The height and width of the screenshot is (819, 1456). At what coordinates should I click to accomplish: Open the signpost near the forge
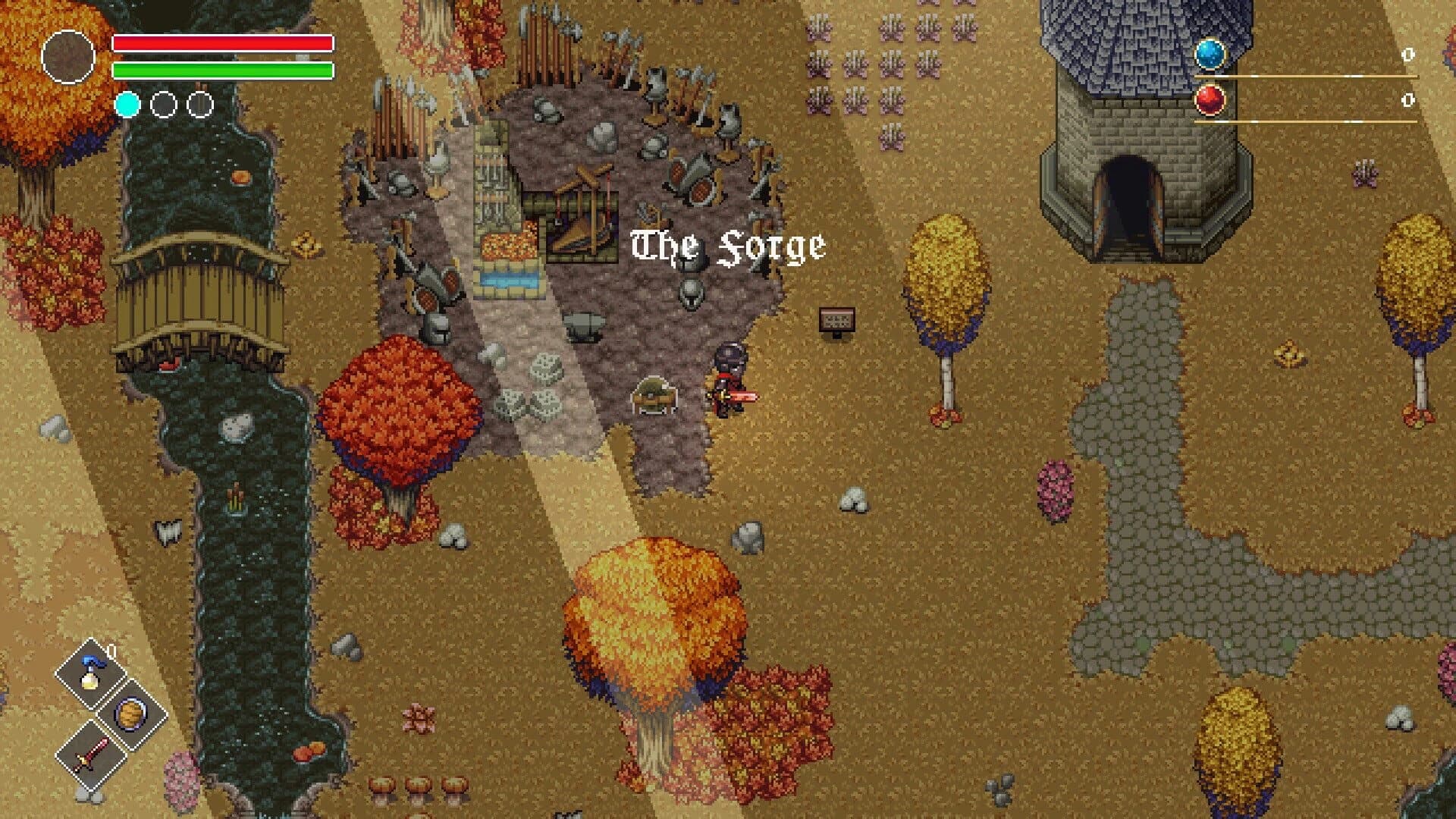coord(837,320)
